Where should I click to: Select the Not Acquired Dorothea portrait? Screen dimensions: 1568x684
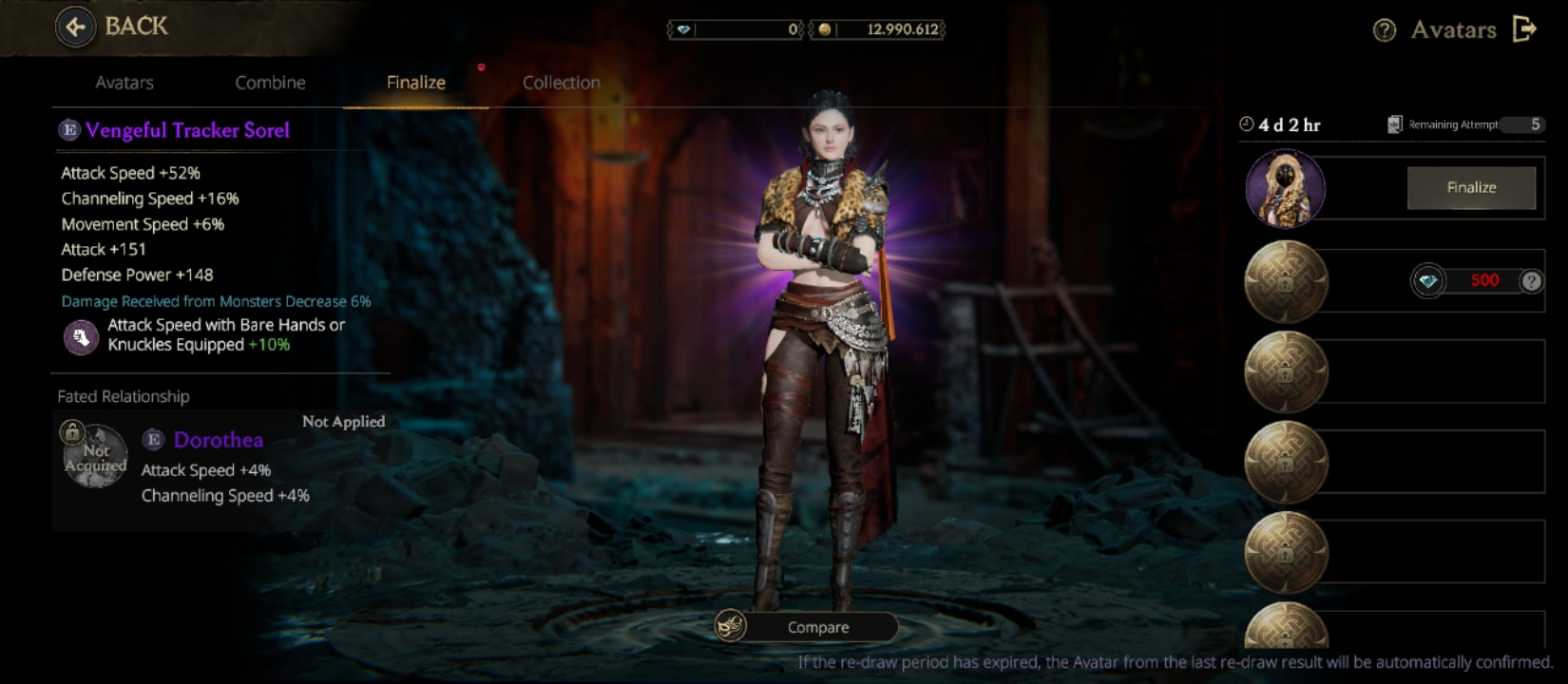point(95,456)
